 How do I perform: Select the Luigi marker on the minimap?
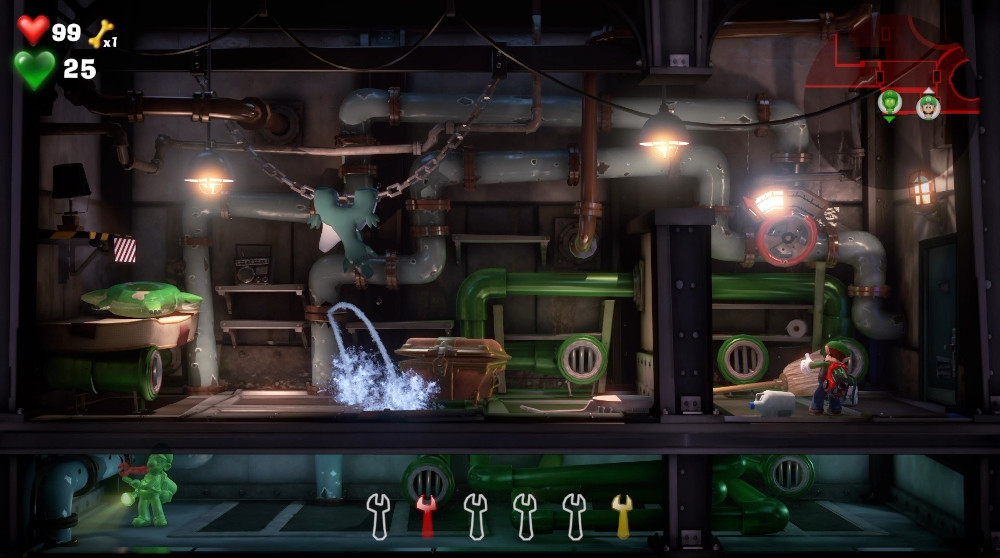click(928, 105)
